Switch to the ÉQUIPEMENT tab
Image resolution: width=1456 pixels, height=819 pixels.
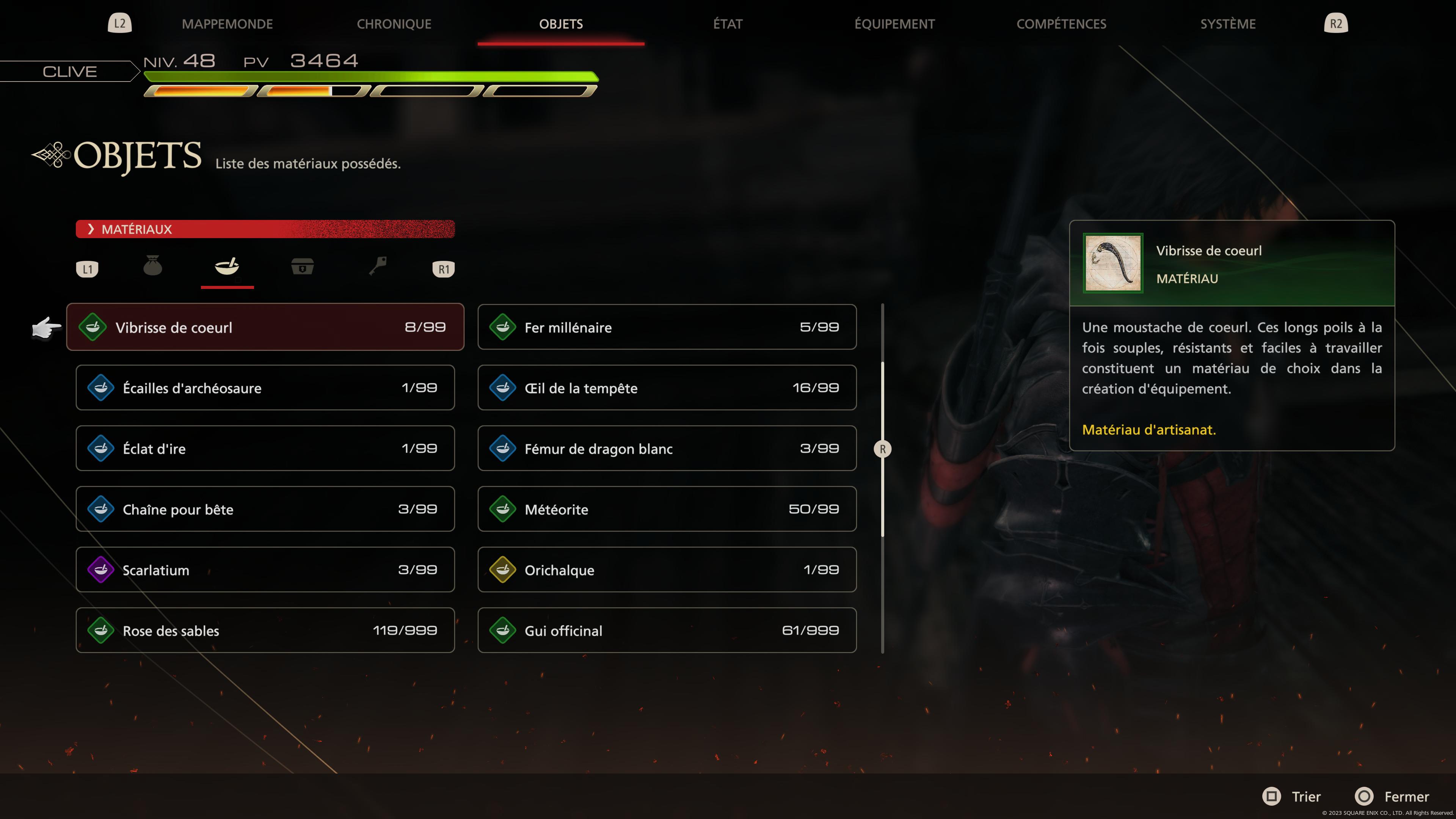click(894, 24)
